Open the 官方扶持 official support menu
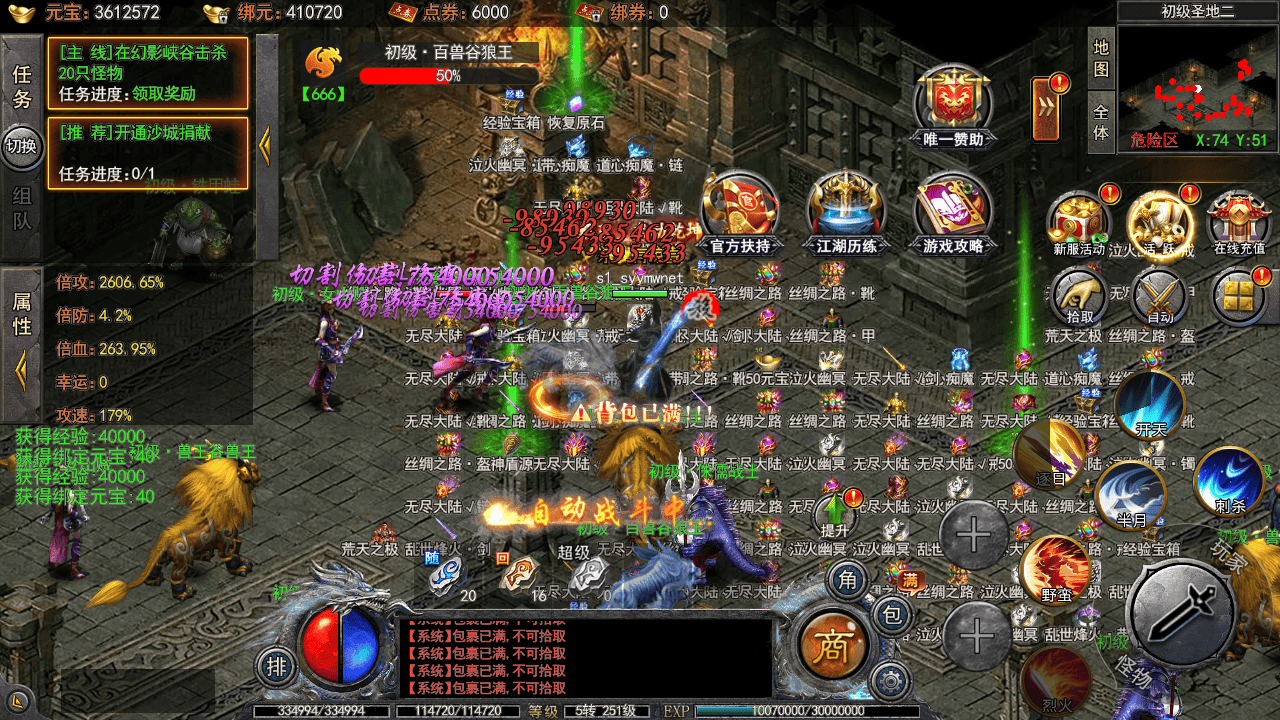 [x=740, y=208]
